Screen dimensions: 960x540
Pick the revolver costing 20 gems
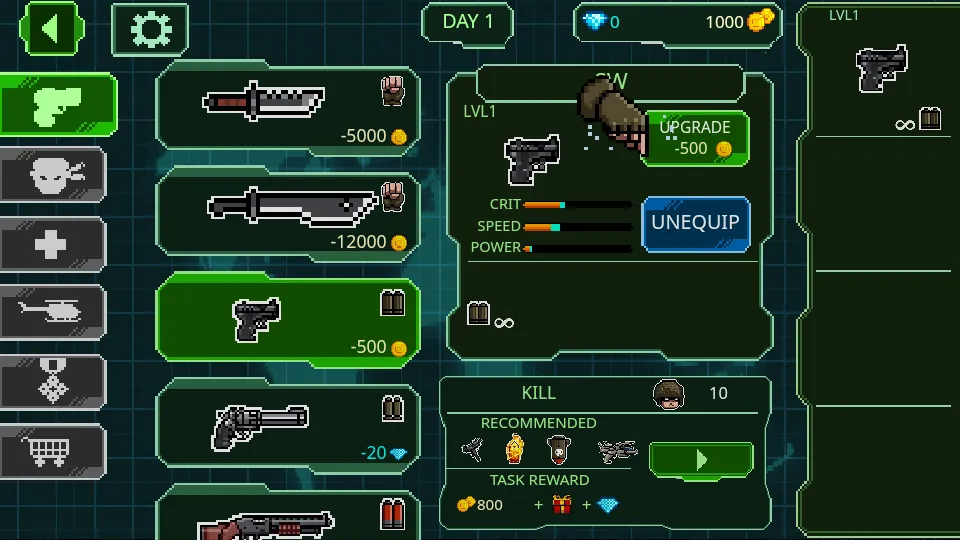pos(288,425)
